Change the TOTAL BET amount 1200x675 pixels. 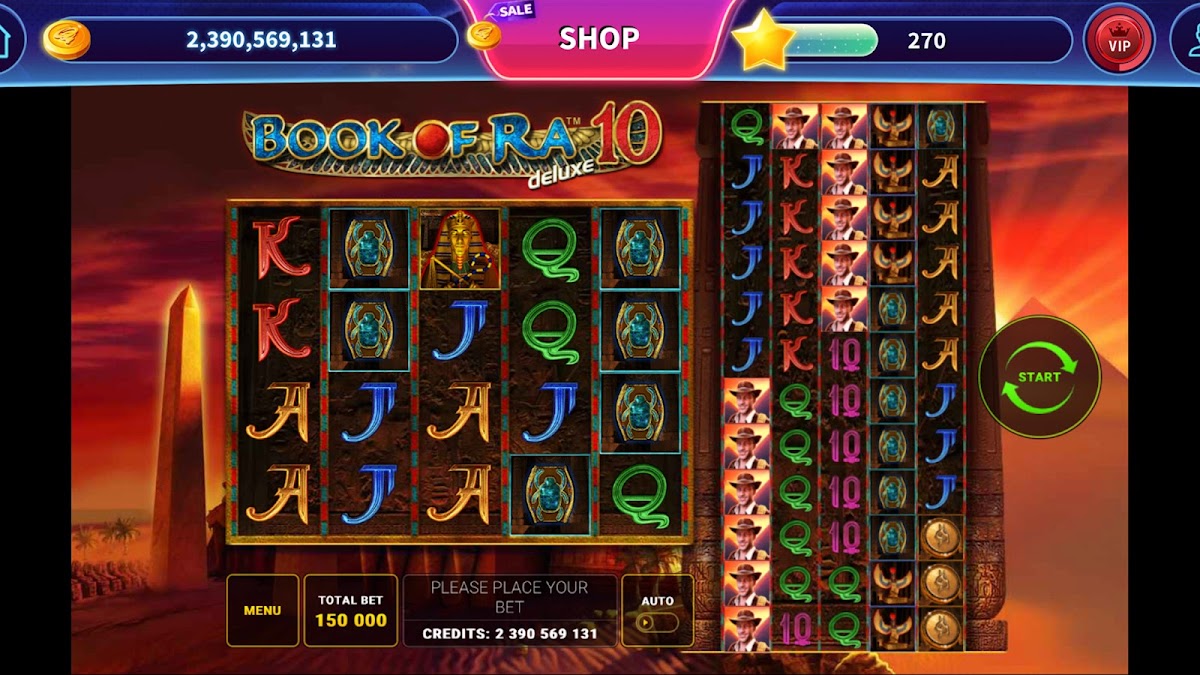tap(351, 610)
